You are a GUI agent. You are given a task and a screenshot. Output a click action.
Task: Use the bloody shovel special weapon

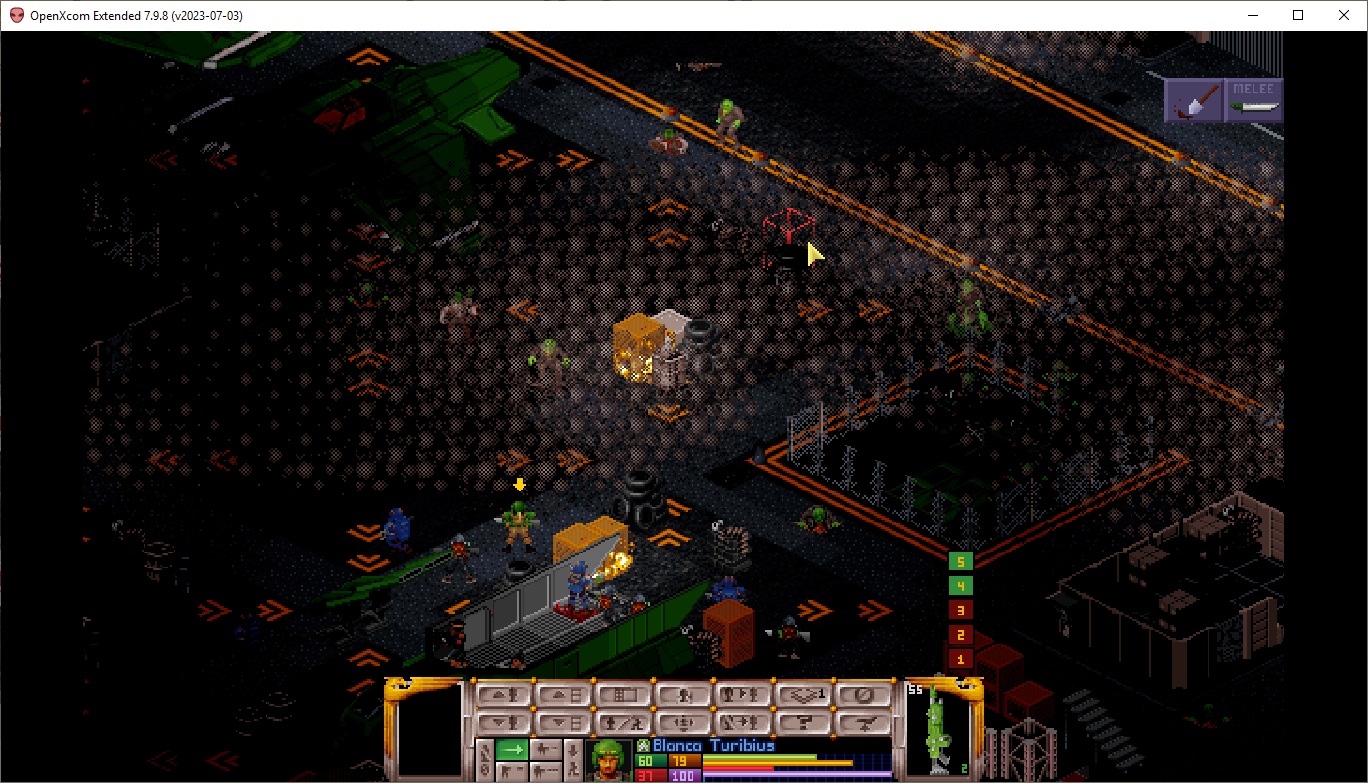coord(1194,101)
